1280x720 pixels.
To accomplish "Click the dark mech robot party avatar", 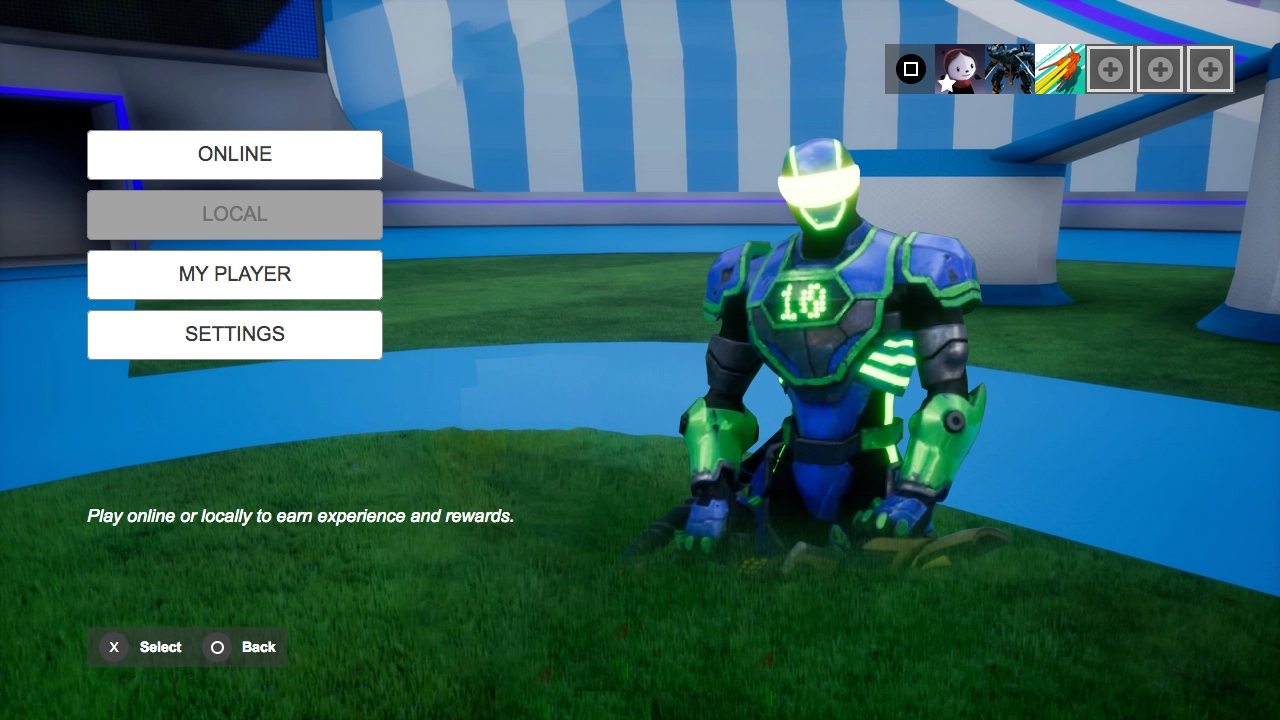I will pyautogui.click(x=1010, y=70).
